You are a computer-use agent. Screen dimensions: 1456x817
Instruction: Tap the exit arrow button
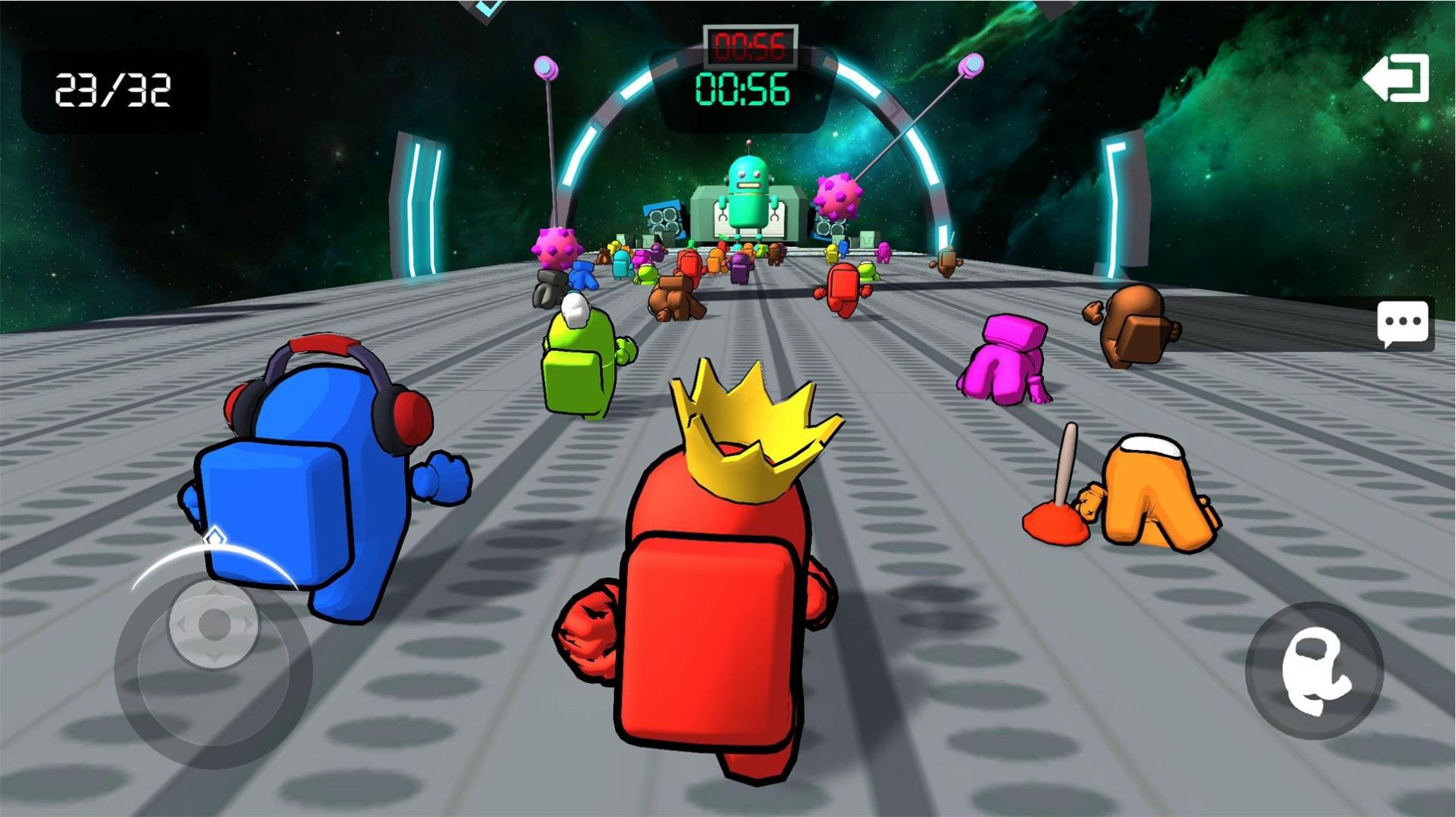point(1397,78)
